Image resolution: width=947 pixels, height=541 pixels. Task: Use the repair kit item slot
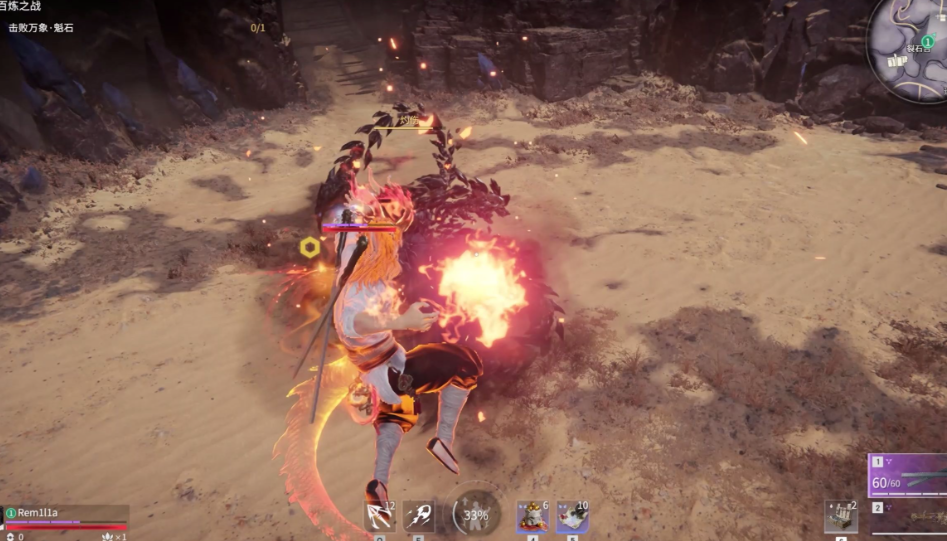tap(841, 516)
